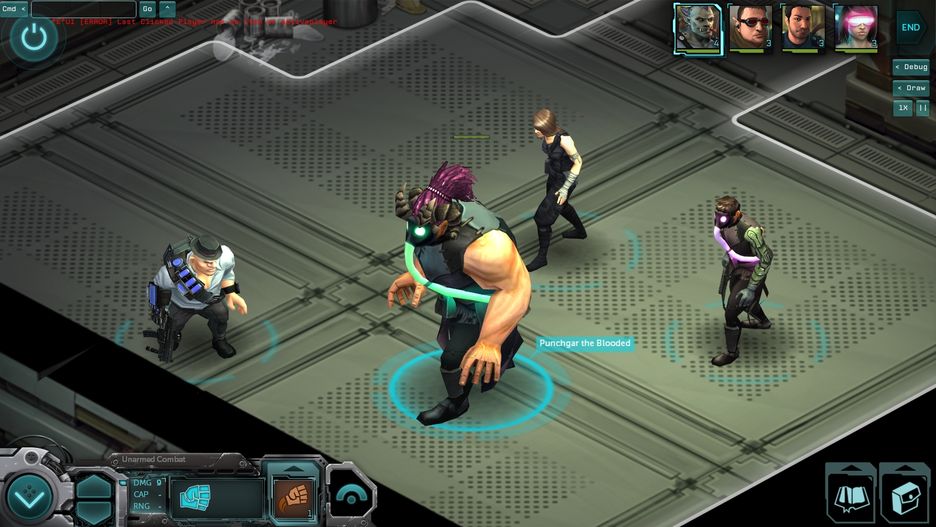Expand the Draw options
Image resolution: width=936 pixels, height=527 pixels.
(x=911, y=88)
